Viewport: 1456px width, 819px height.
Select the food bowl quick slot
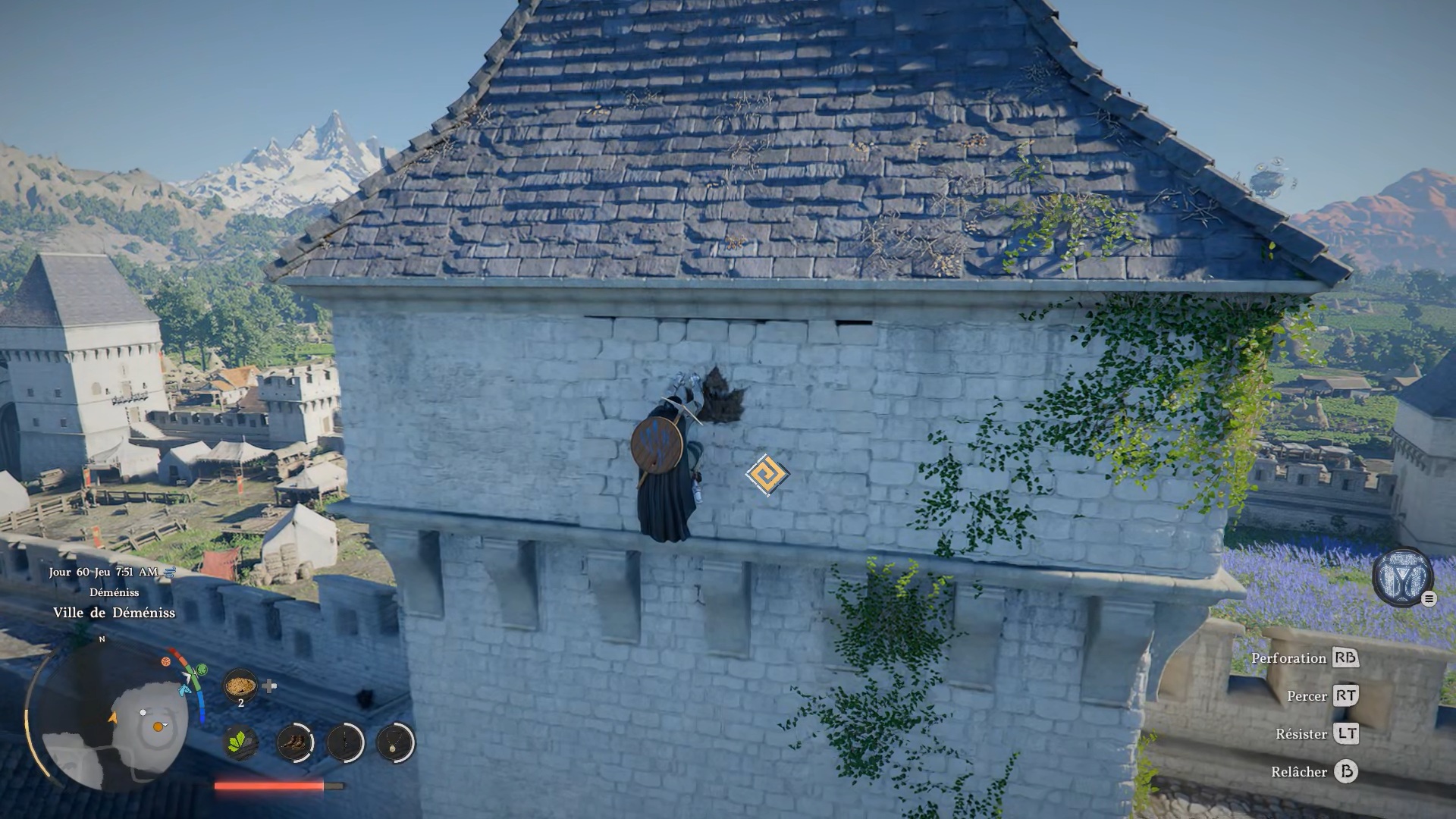pyautogui.click(x=240, y=686)
